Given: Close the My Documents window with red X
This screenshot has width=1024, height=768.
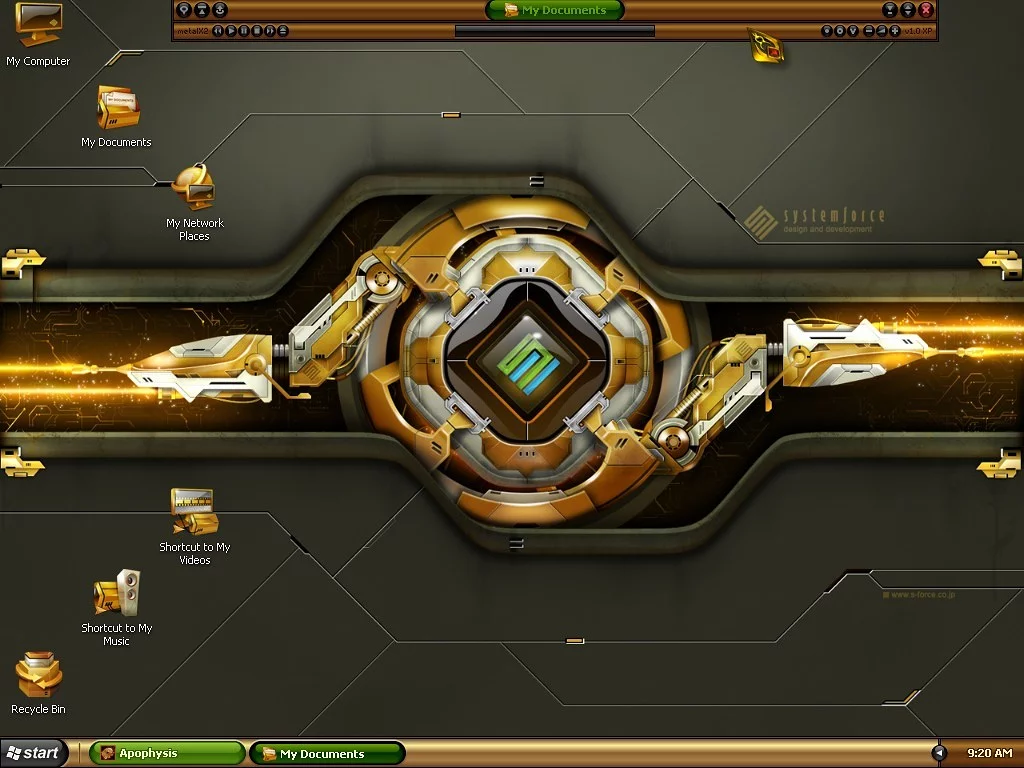Looking at the screenshot, I should click(926, 10).
